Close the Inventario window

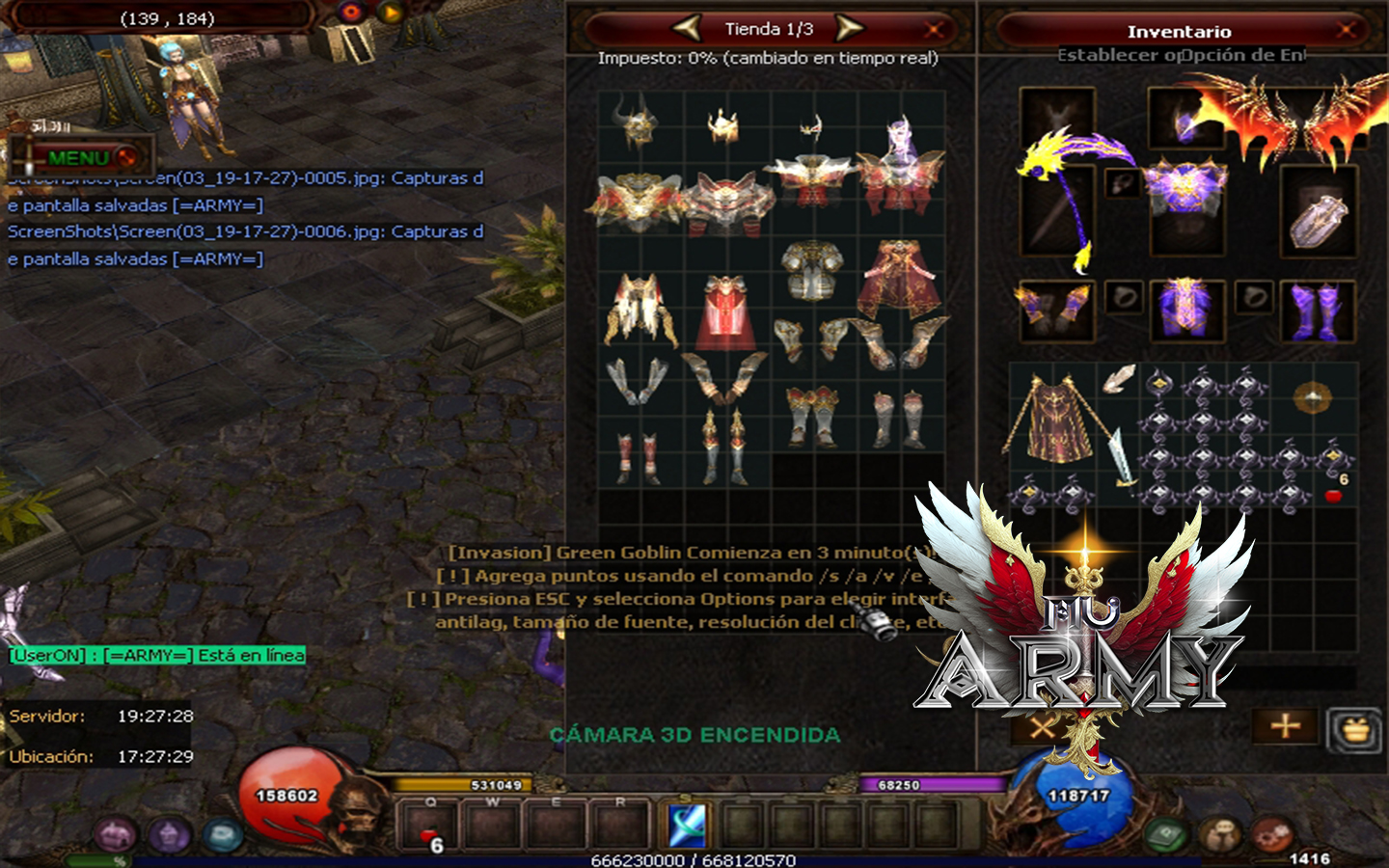[x=1346, y=30]
